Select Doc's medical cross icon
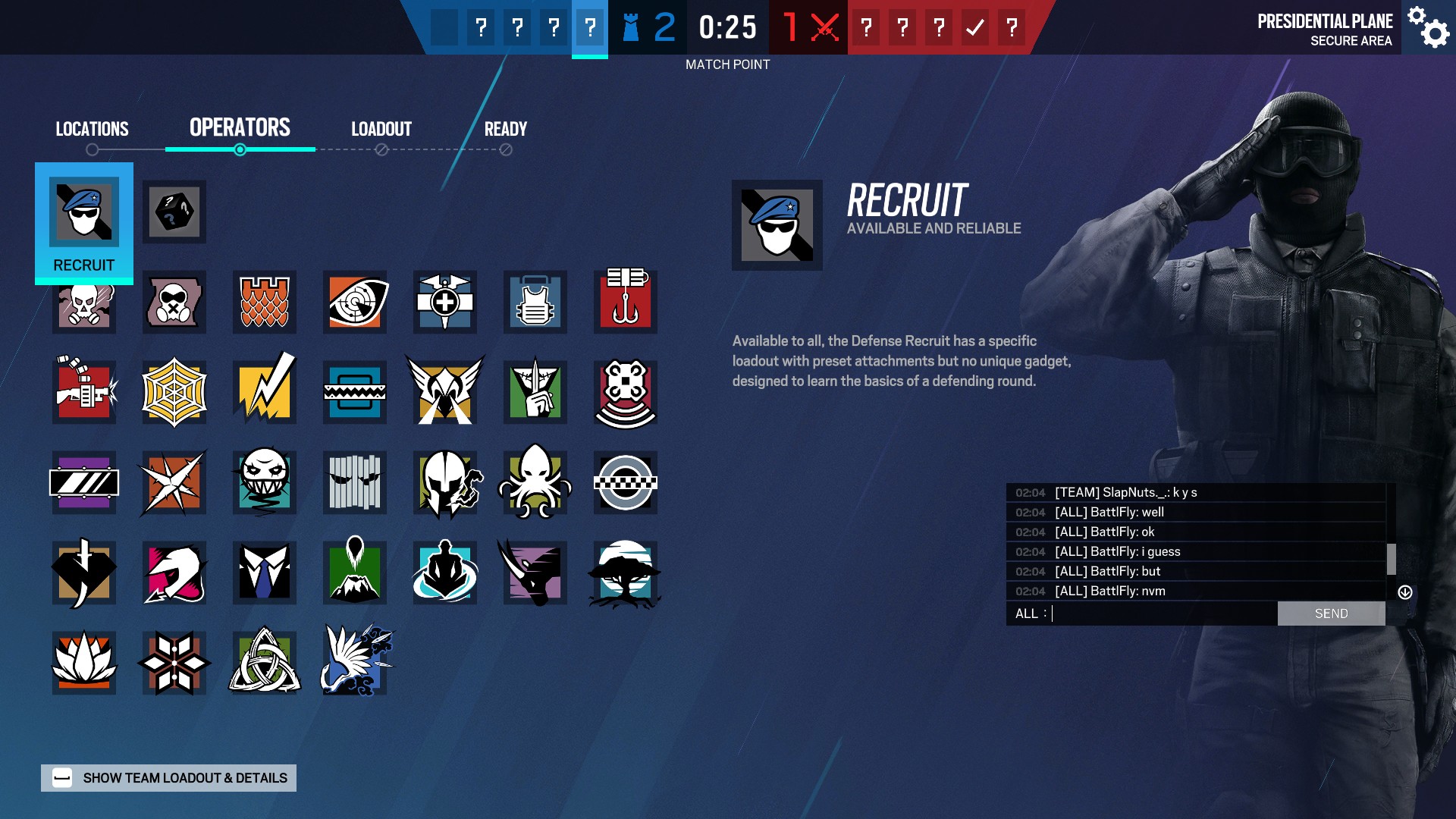Screen dimensions: 1456x819 click(444, 301)
